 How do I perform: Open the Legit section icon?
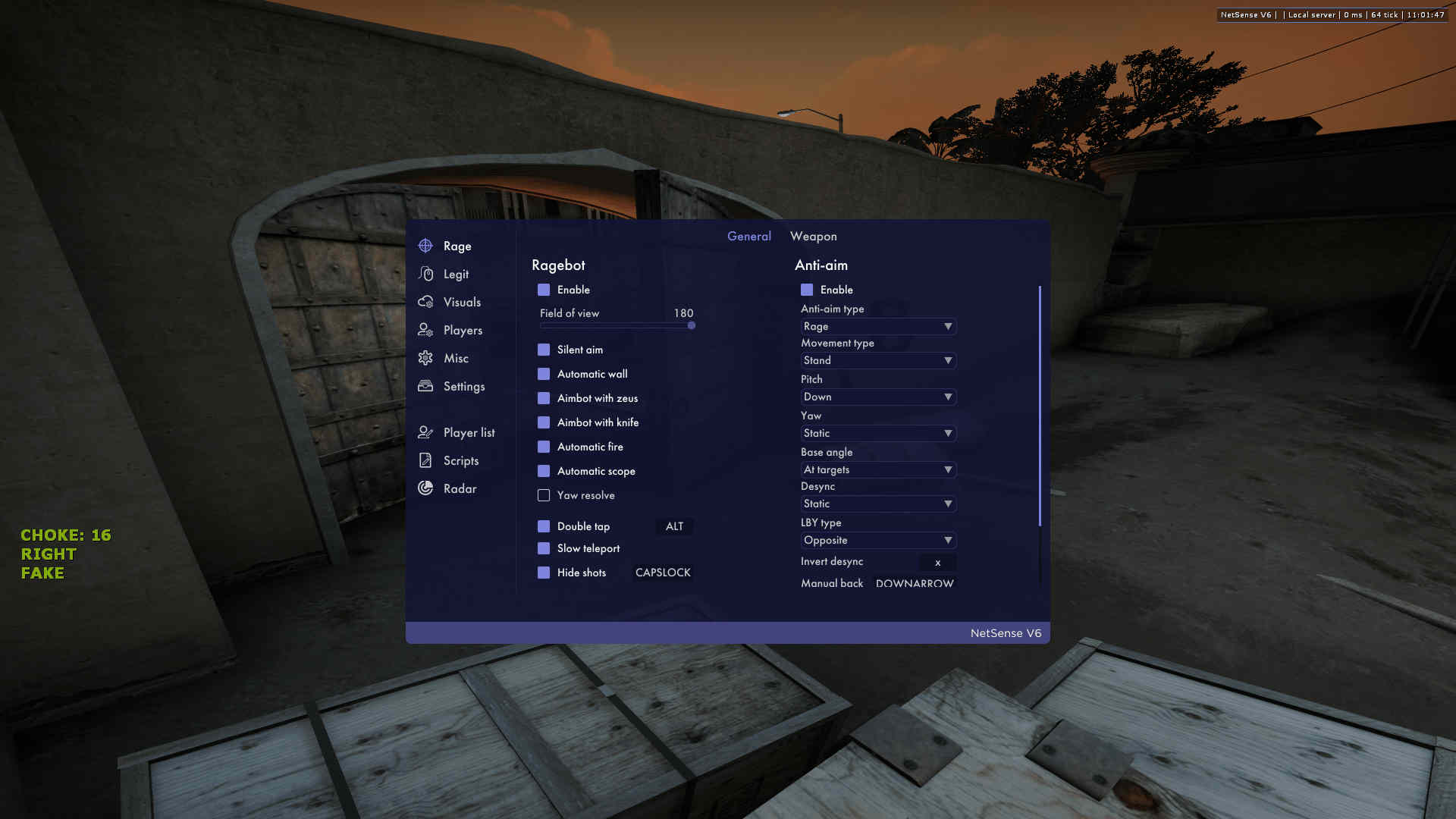click(x=427, y=274)
